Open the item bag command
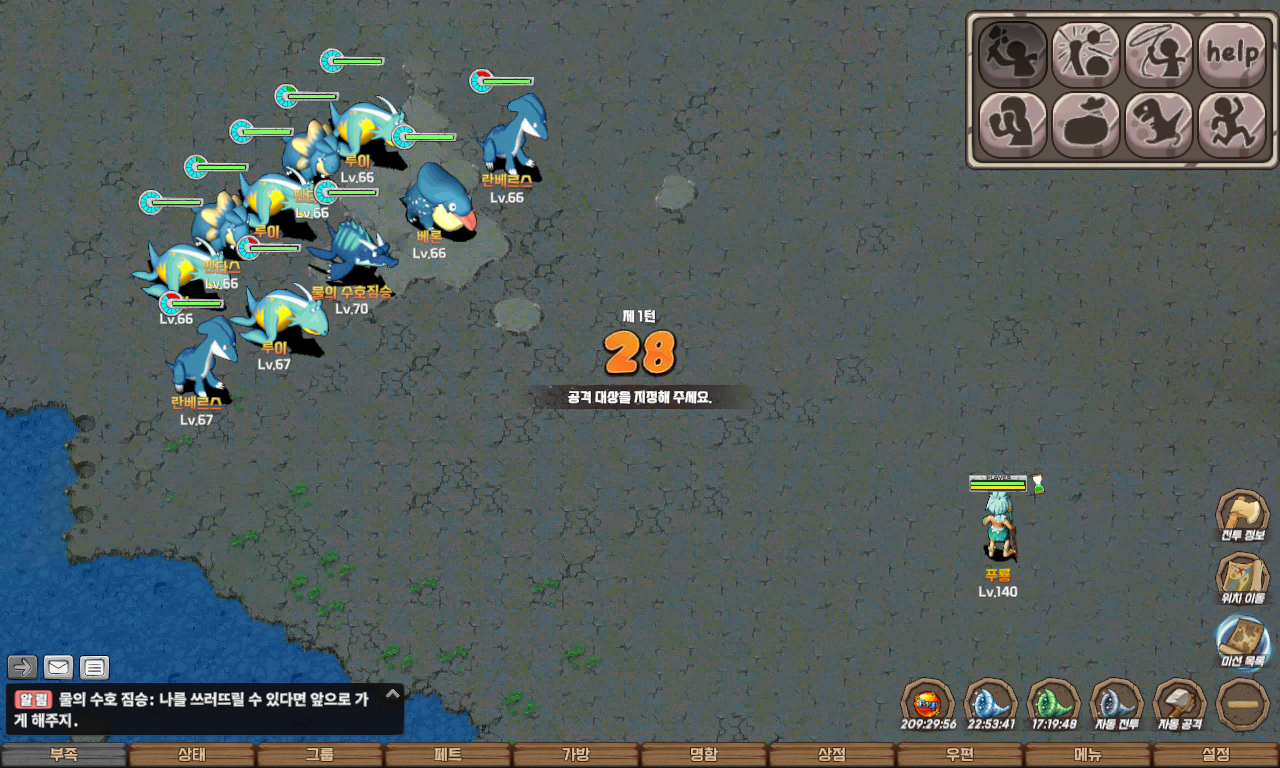 click(1085, 125)
